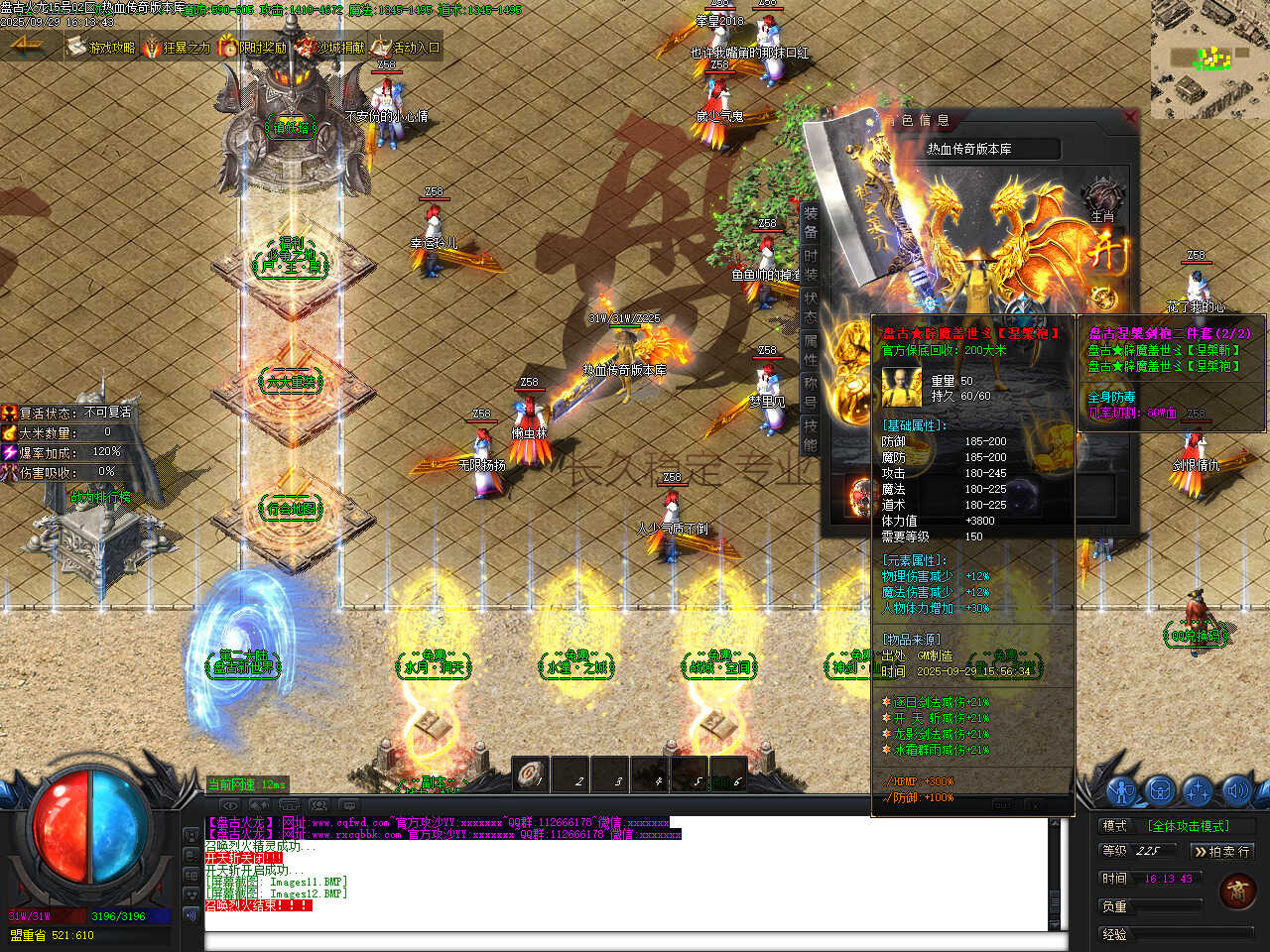Open the 沙城捐献 donation menu
Image resolution: width=1270 pixels, height=952 pixels.
tap(329, 47)
